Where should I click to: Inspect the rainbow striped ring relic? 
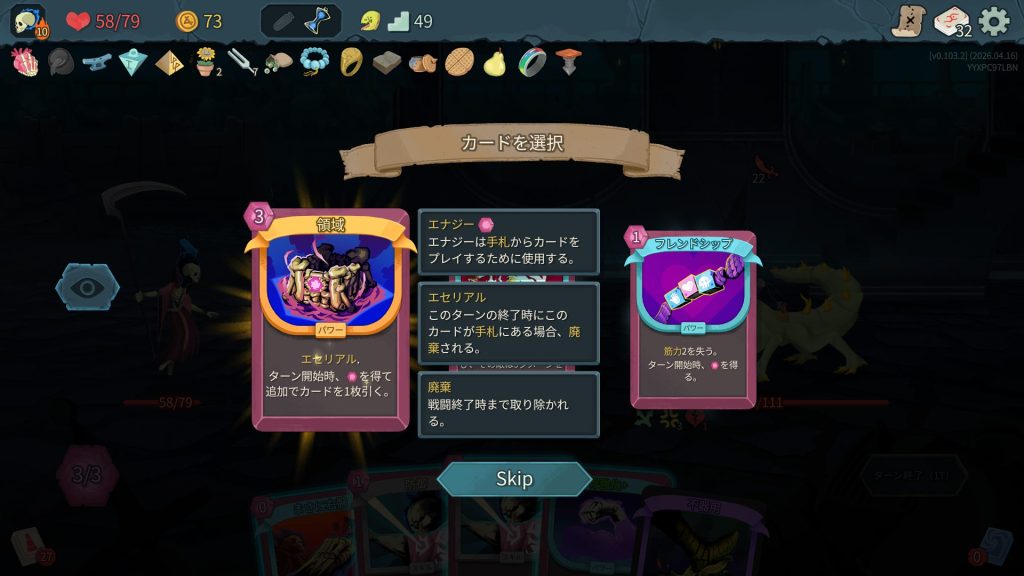[531, 62]
